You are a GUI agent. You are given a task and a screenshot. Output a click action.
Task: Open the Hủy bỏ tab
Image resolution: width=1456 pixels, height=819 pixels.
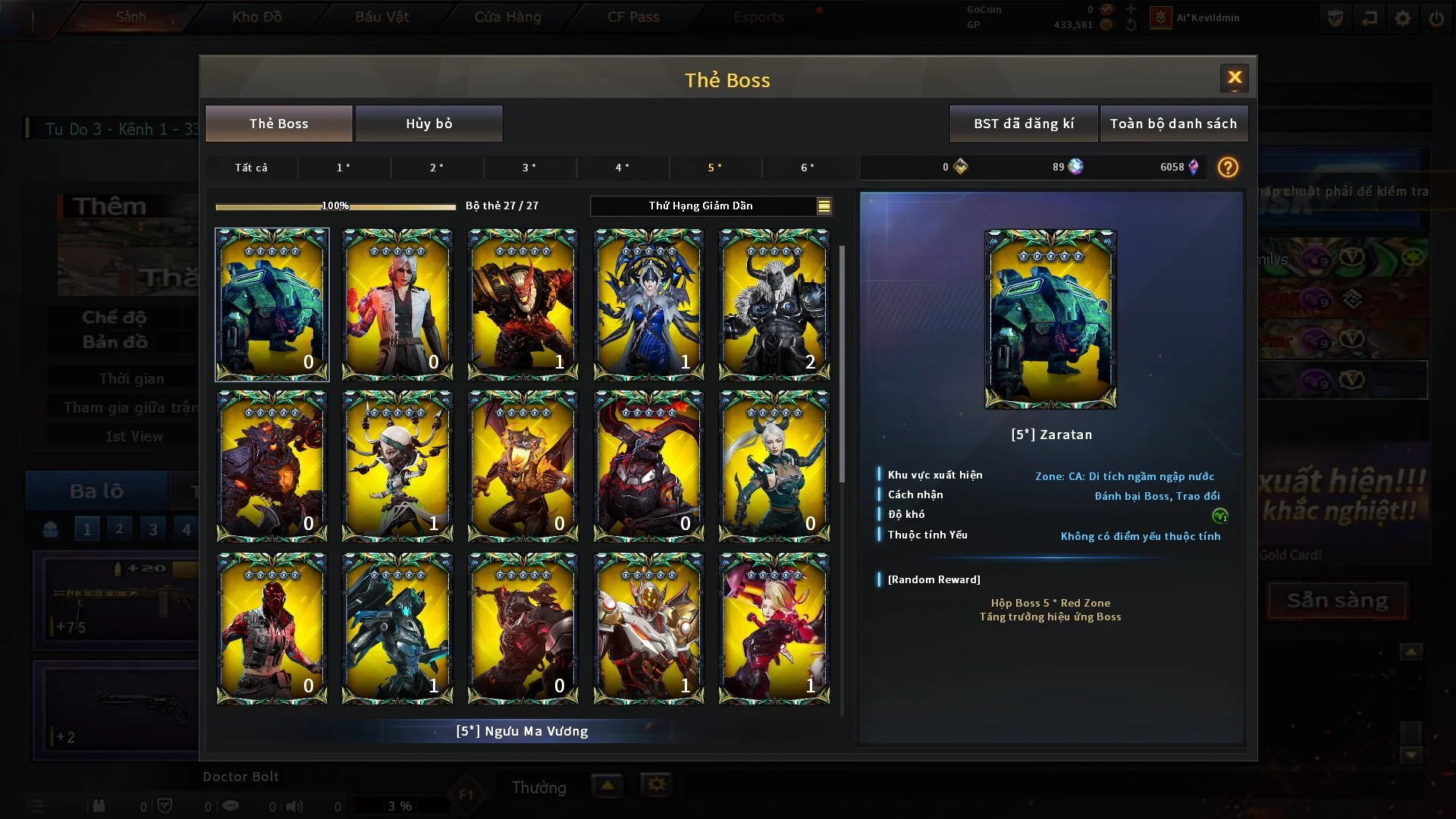click(428, 124)
